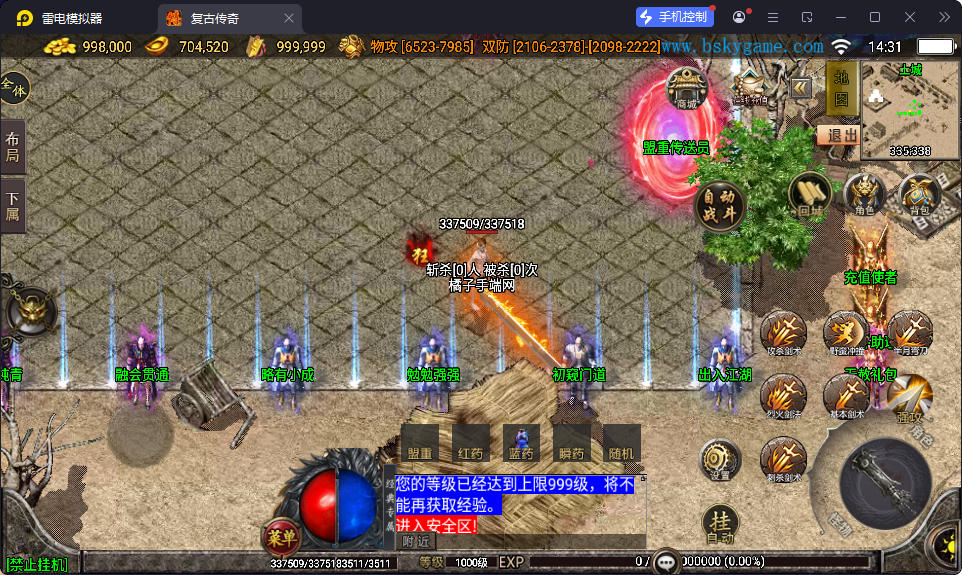
Task: Switch chat to the 附近 tab
Action: (x=416, y=541)
